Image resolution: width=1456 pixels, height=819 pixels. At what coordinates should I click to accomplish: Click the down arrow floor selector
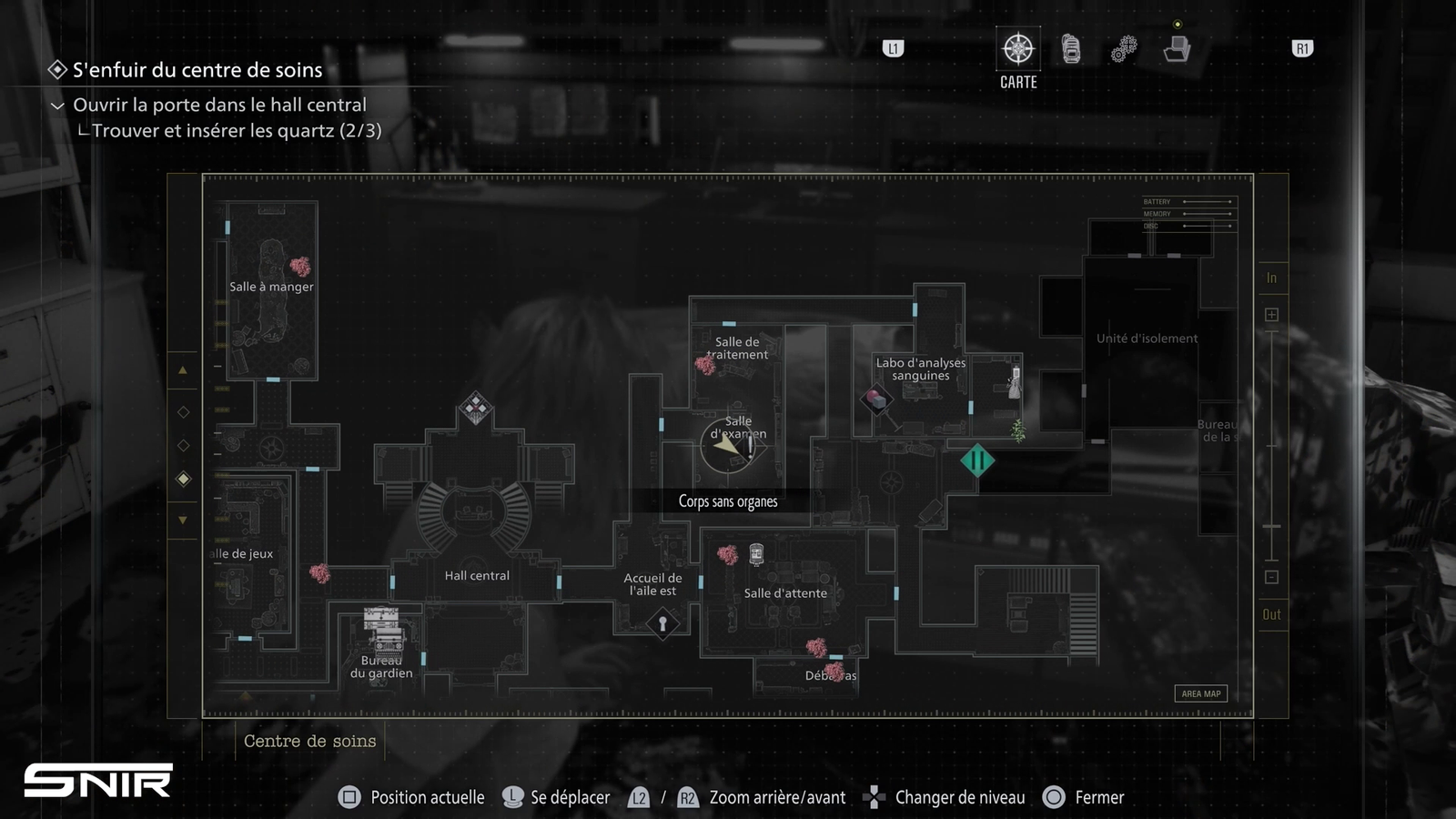[183, 520]
